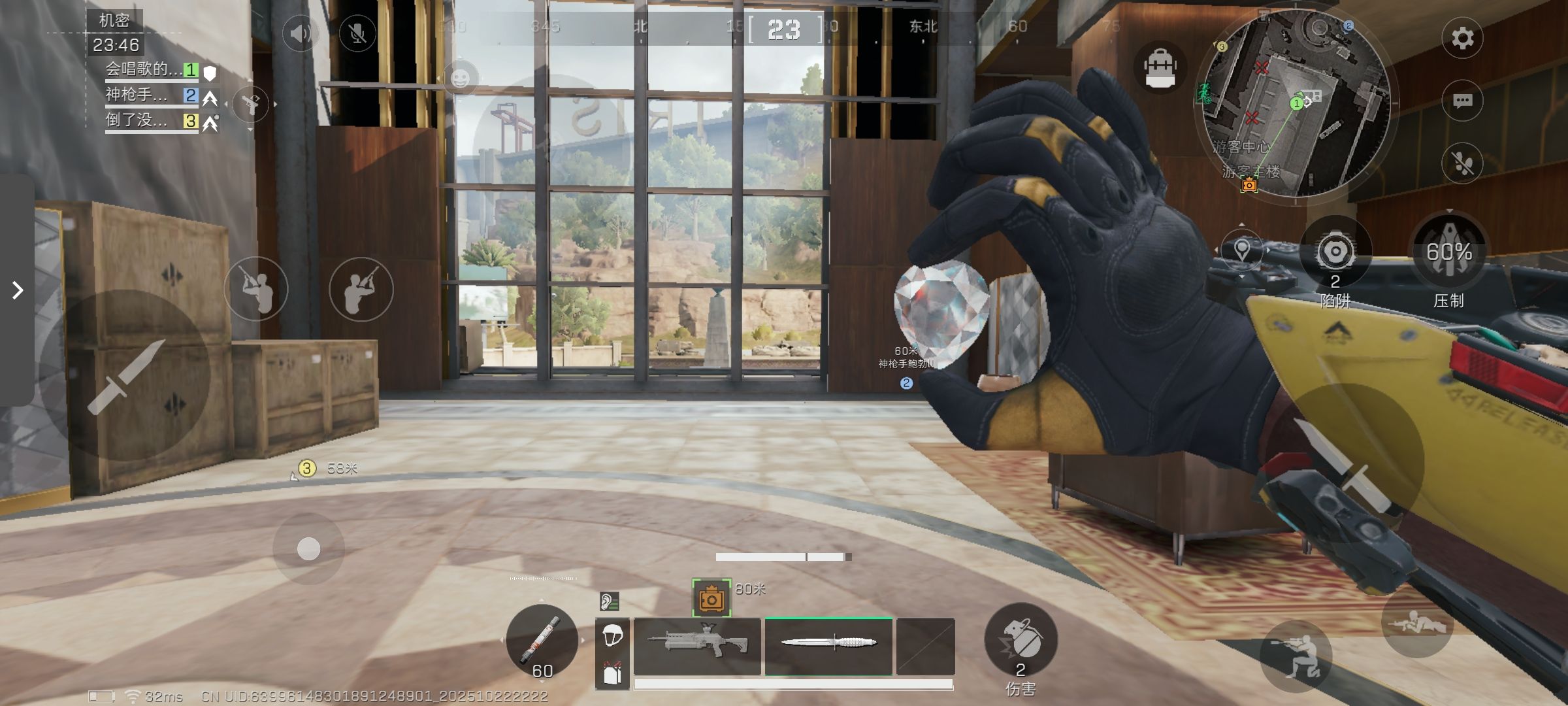The image size is (1568, 706).
Task: Open the settings gear
Action: tap(1462, 38)
